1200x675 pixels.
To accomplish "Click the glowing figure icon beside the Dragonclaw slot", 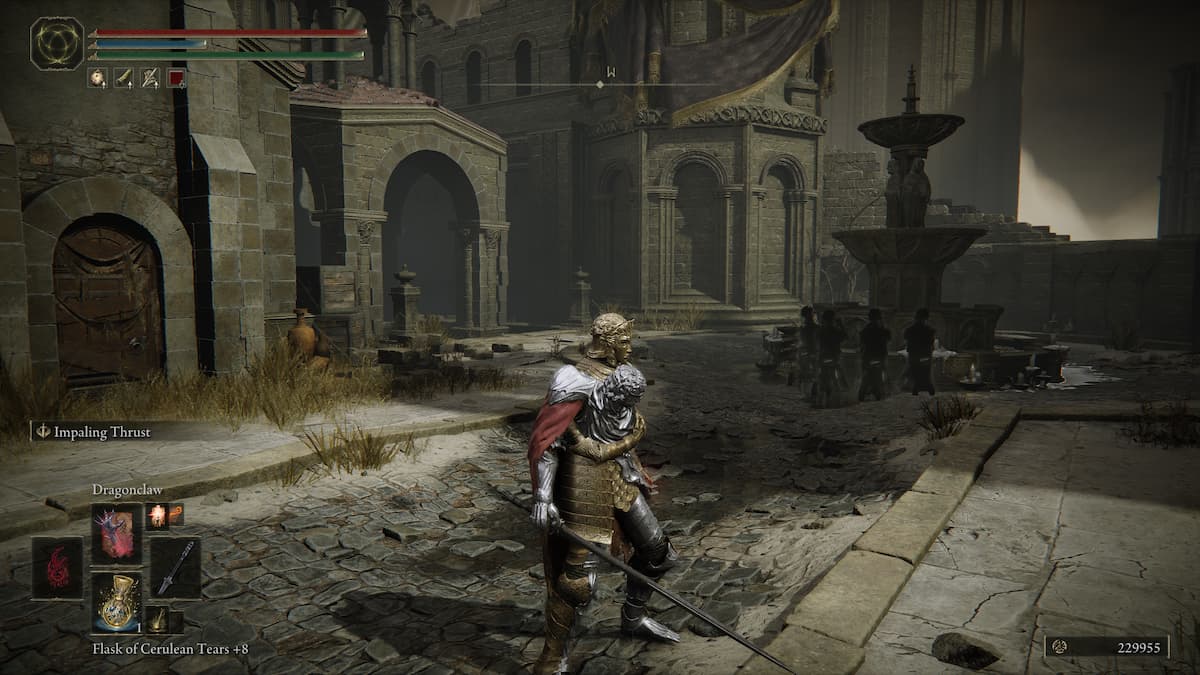I will point(157,516).
